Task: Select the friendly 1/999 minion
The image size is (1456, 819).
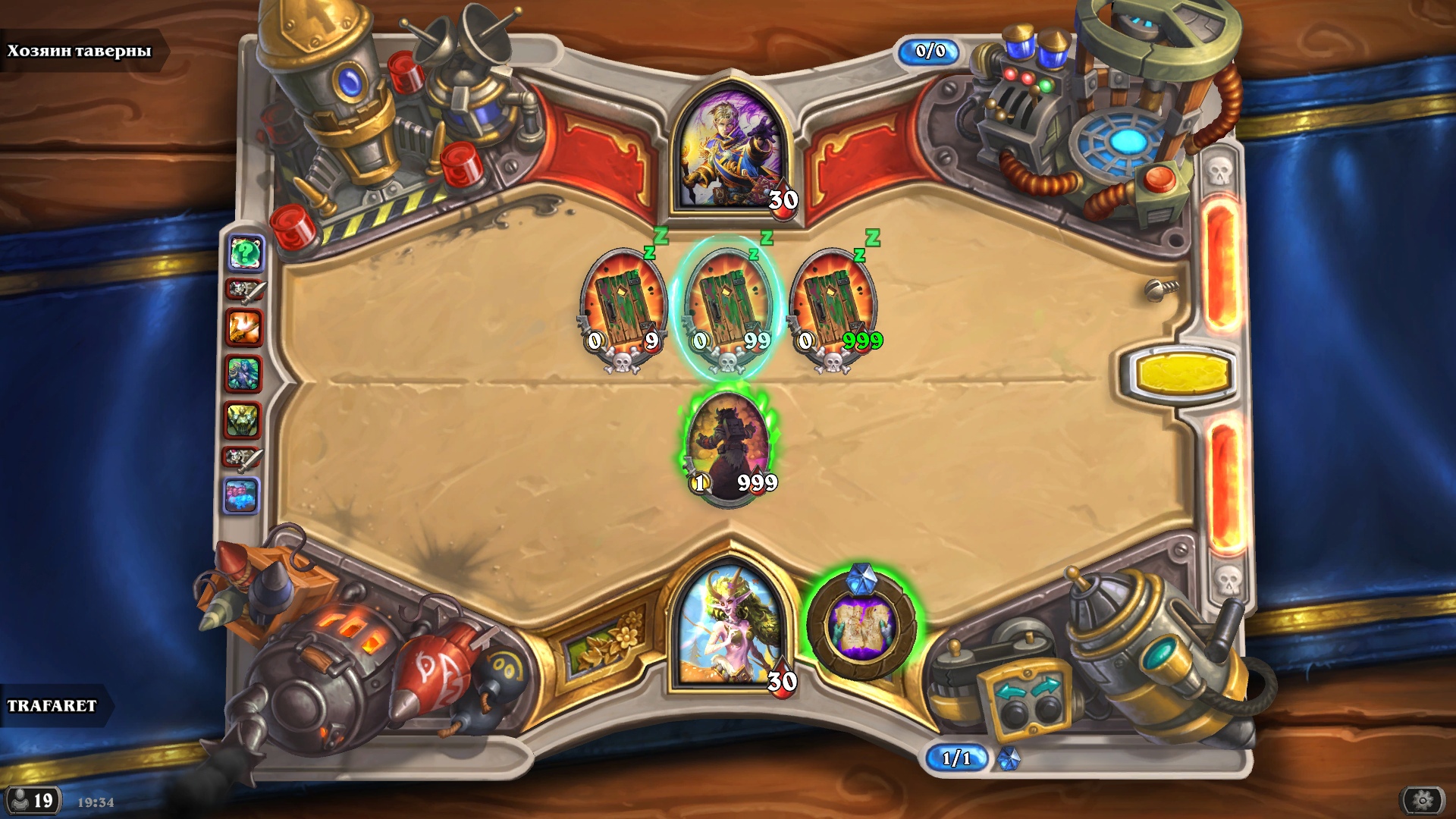Action: pos(730,447)
